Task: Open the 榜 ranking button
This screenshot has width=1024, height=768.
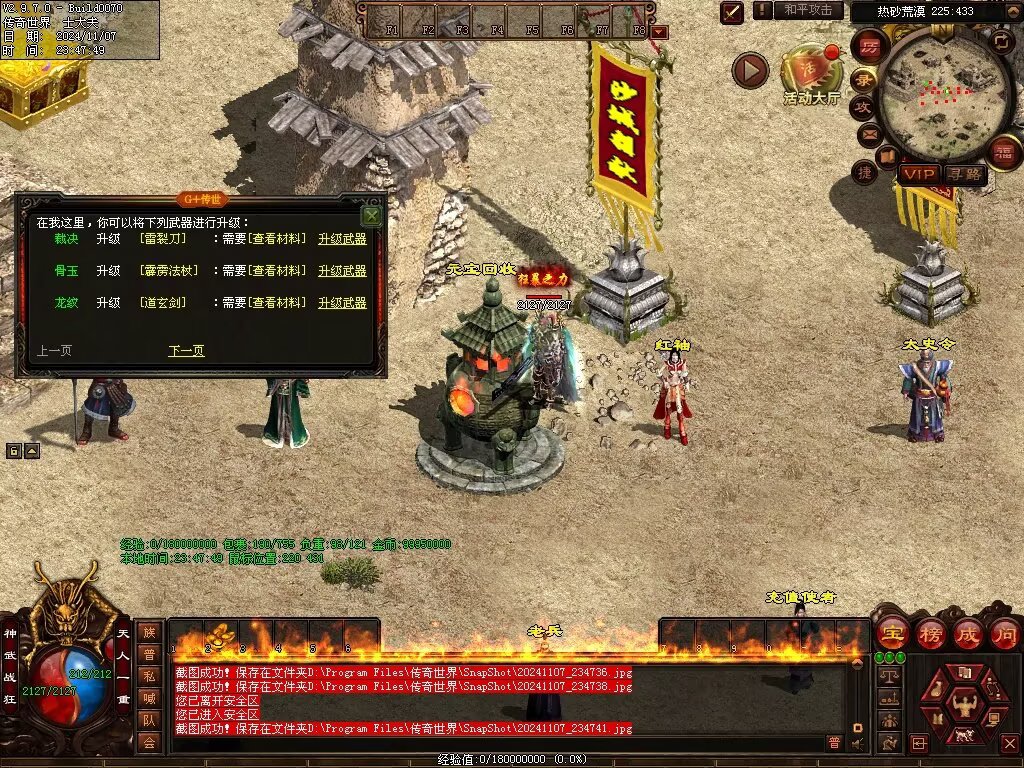Action: (930, 633)
